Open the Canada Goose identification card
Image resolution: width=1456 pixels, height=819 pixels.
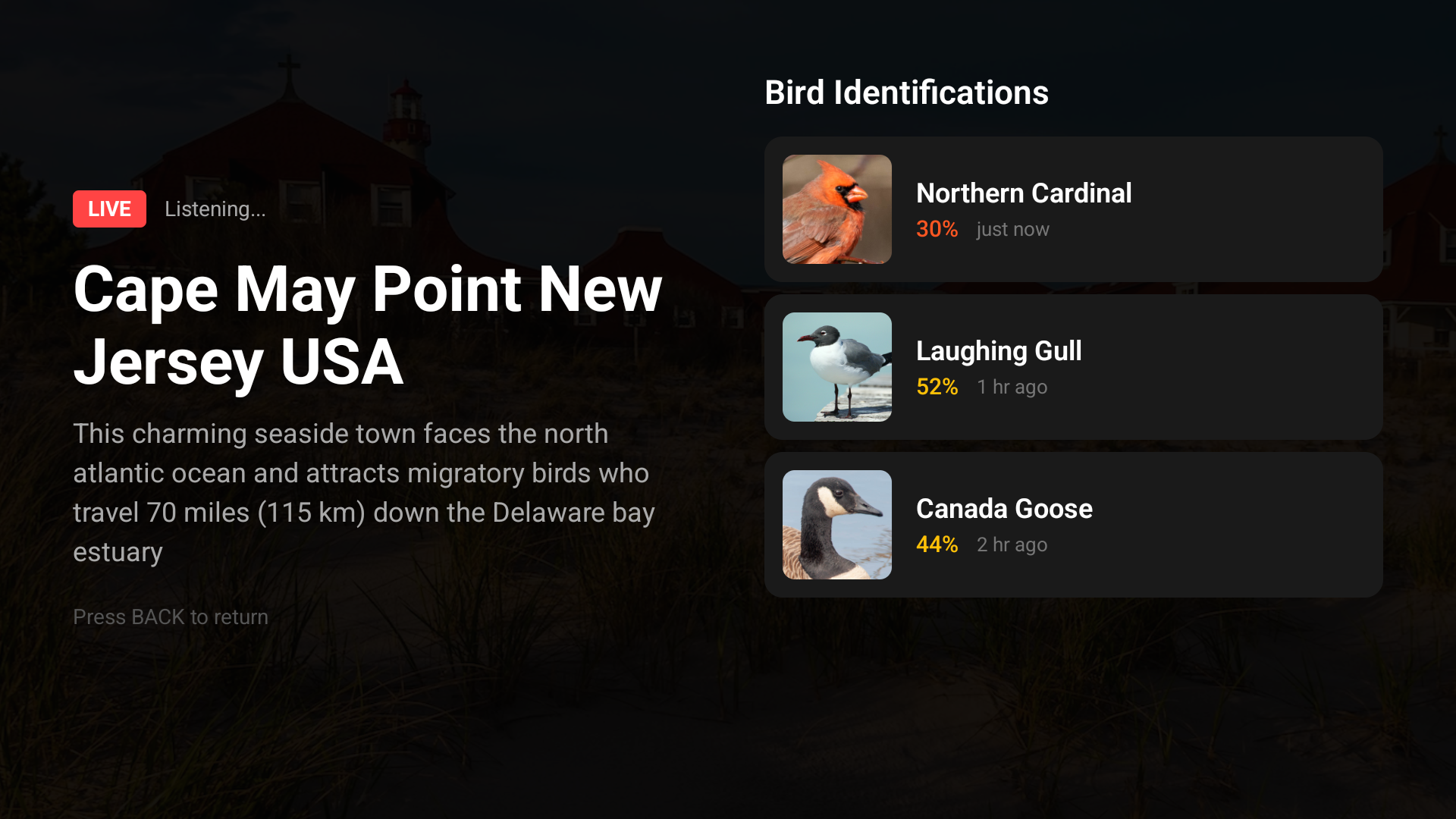point(1074,524)
